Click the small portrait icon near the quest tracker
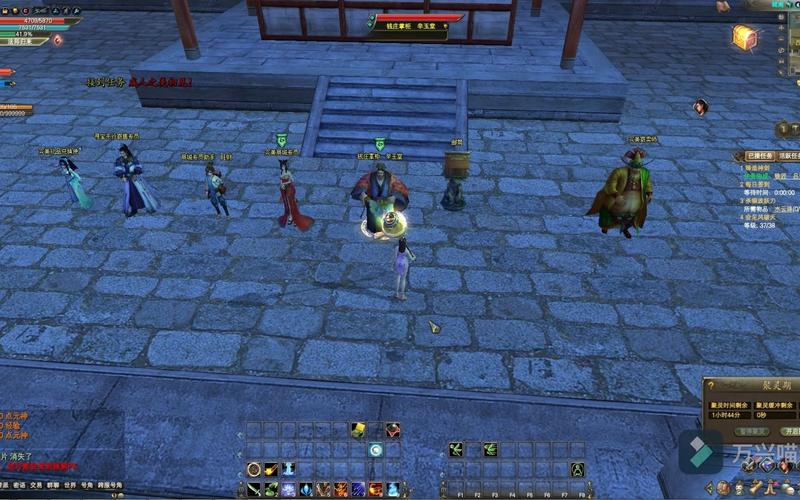The height and width of the screenshot is (500, 800). click(x=701, y=107)
